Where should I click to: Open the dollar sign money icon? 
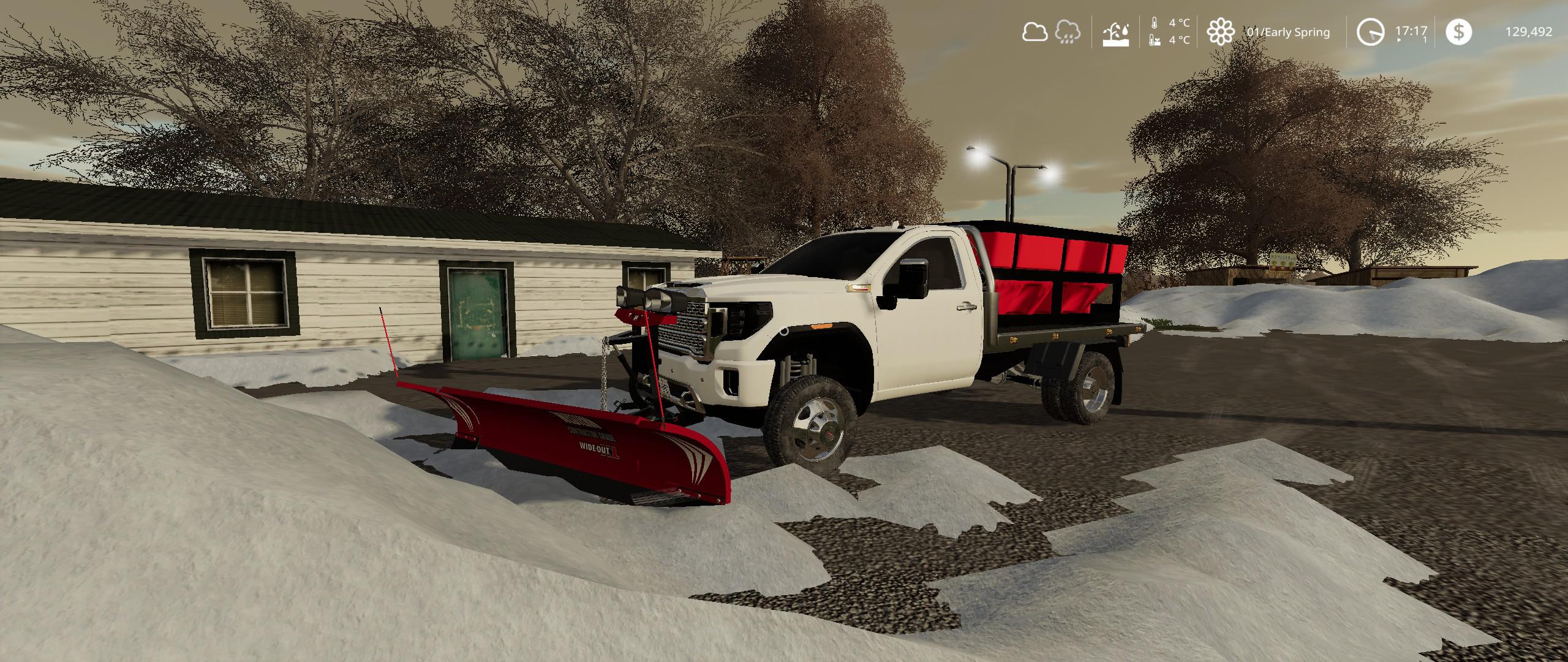pos(1458,32)
